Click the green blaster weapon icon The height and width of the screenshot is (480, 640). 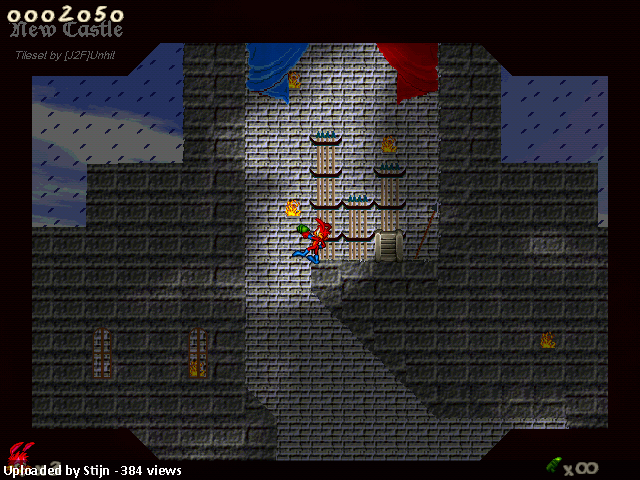click(x=552, y=465)
